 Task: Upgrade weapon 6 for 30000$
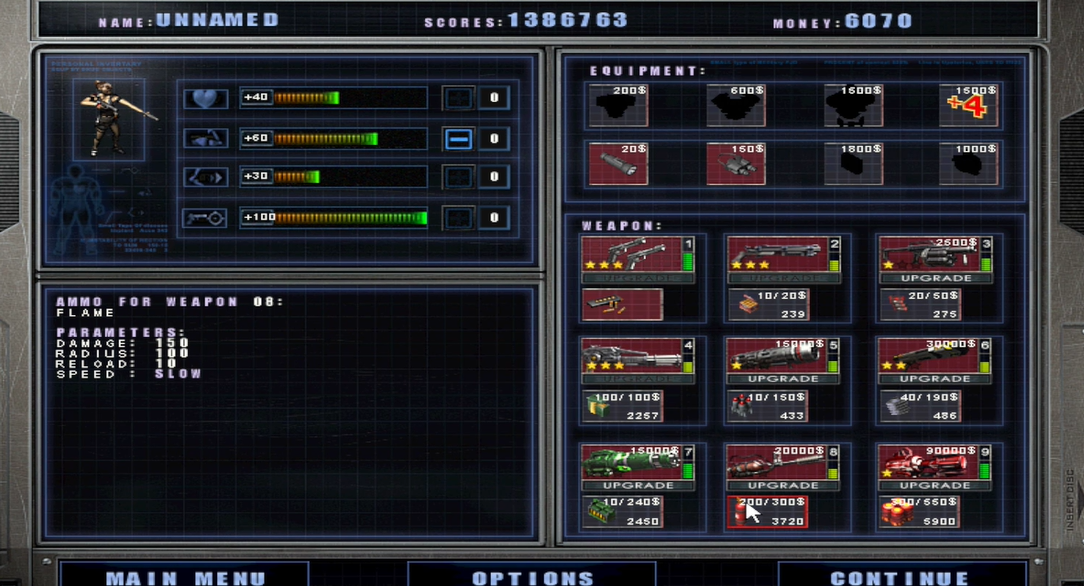coord(935,379)
